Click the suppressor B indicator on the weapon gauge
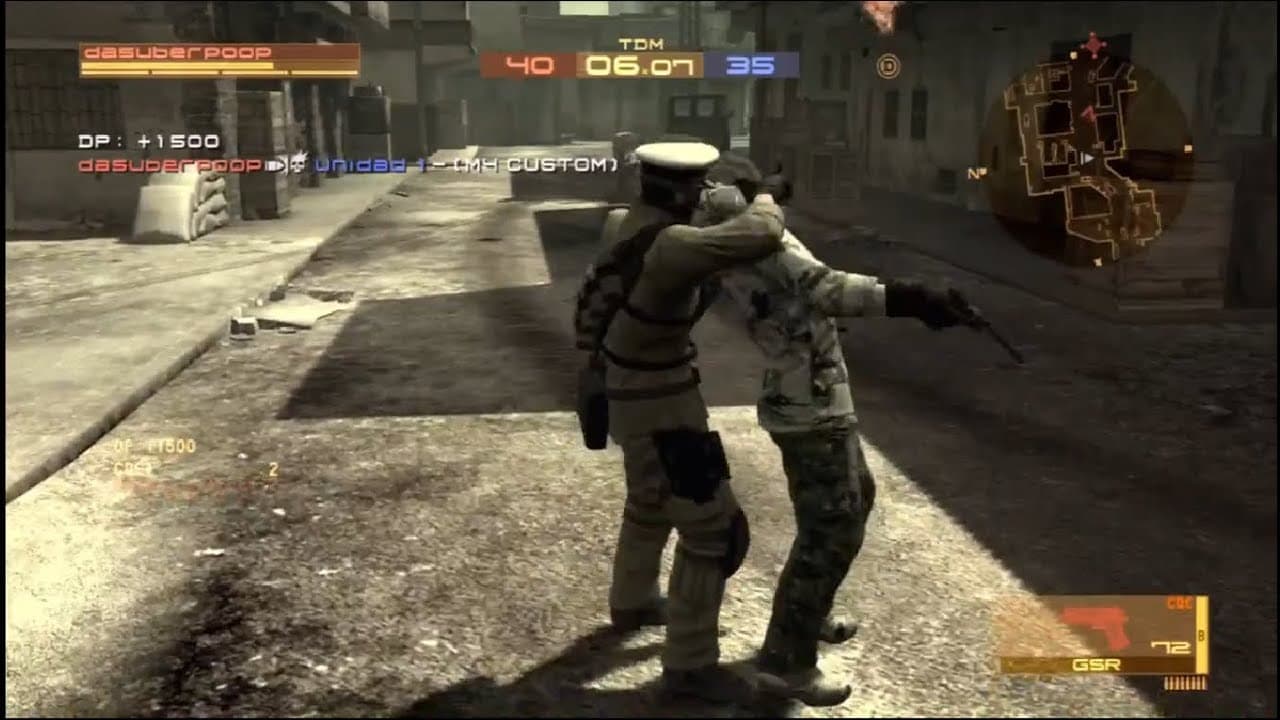 pos(1200,633)
